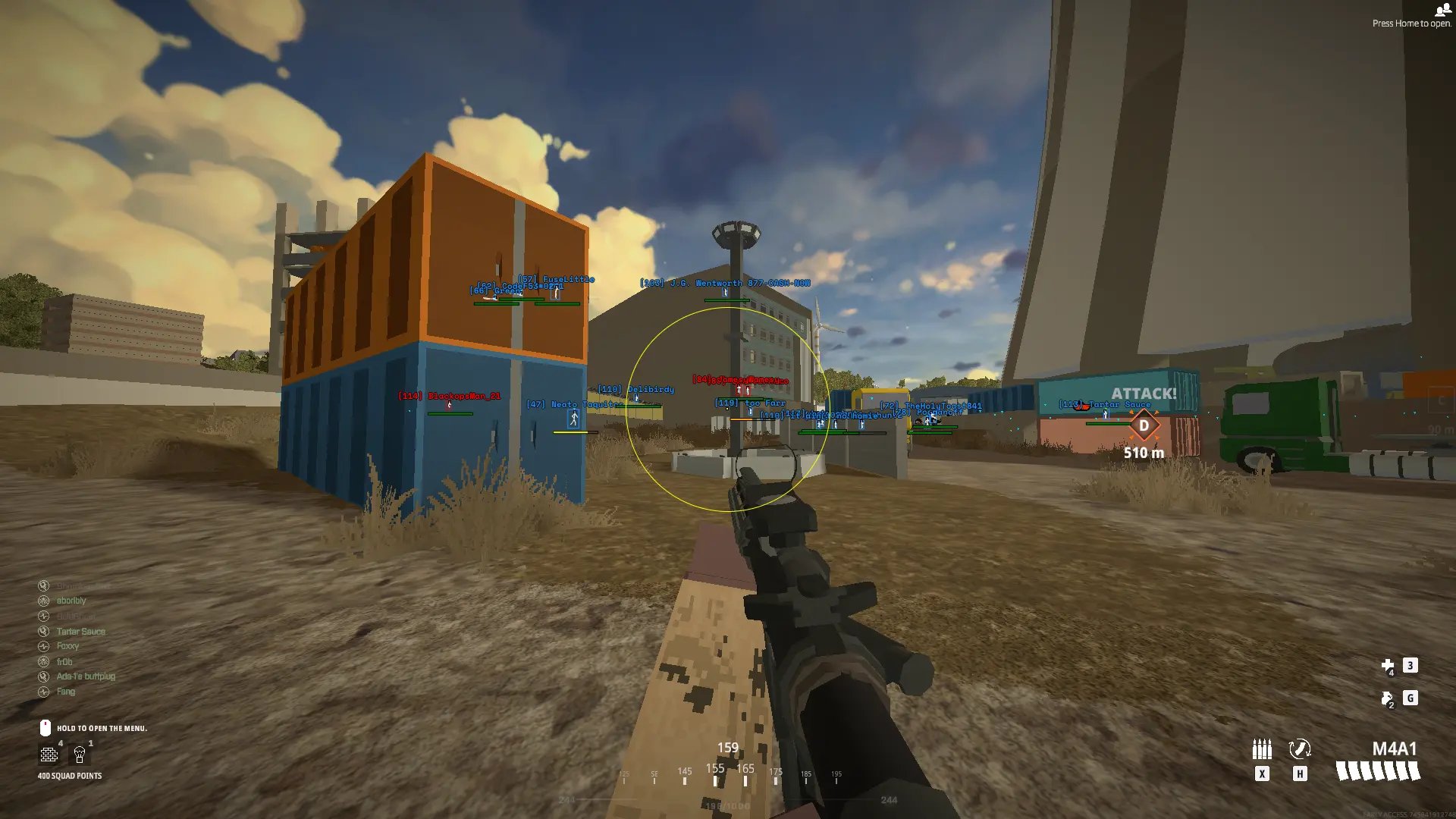
Task: Click the 'HOLD TO OPEN THE MENU' label
Action: (103, 728)
